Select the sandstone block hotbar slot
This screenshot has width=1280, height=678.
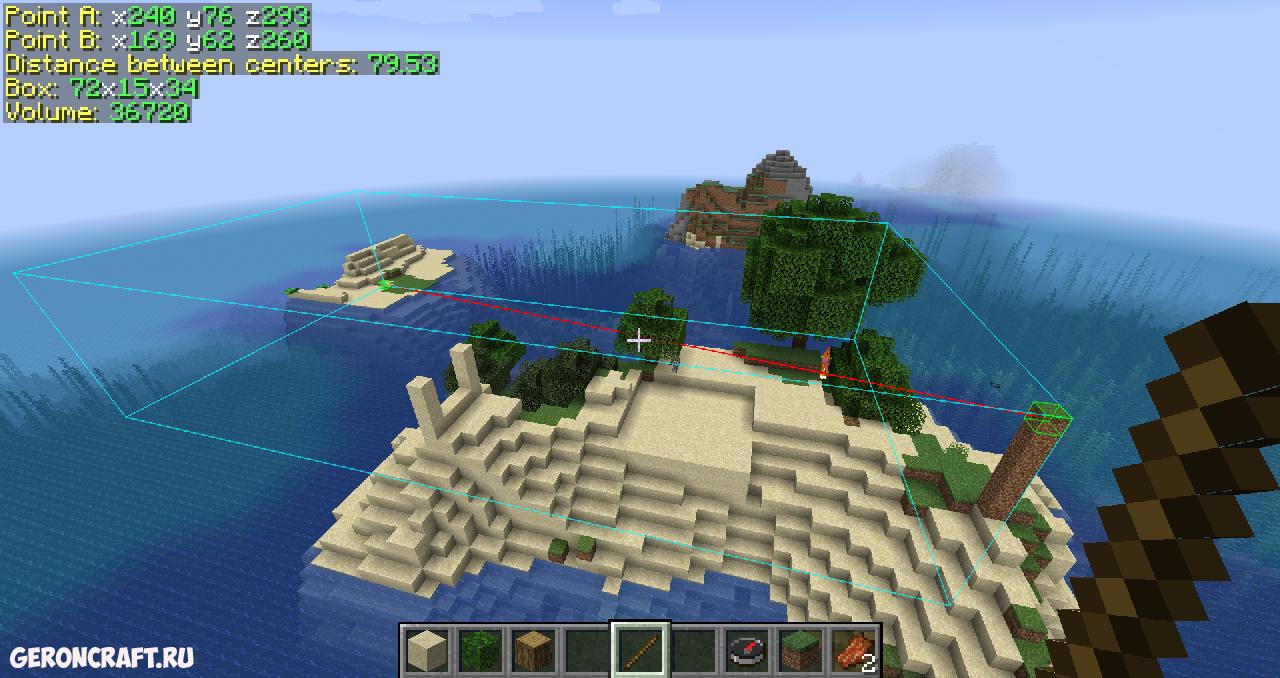(427, 650)
